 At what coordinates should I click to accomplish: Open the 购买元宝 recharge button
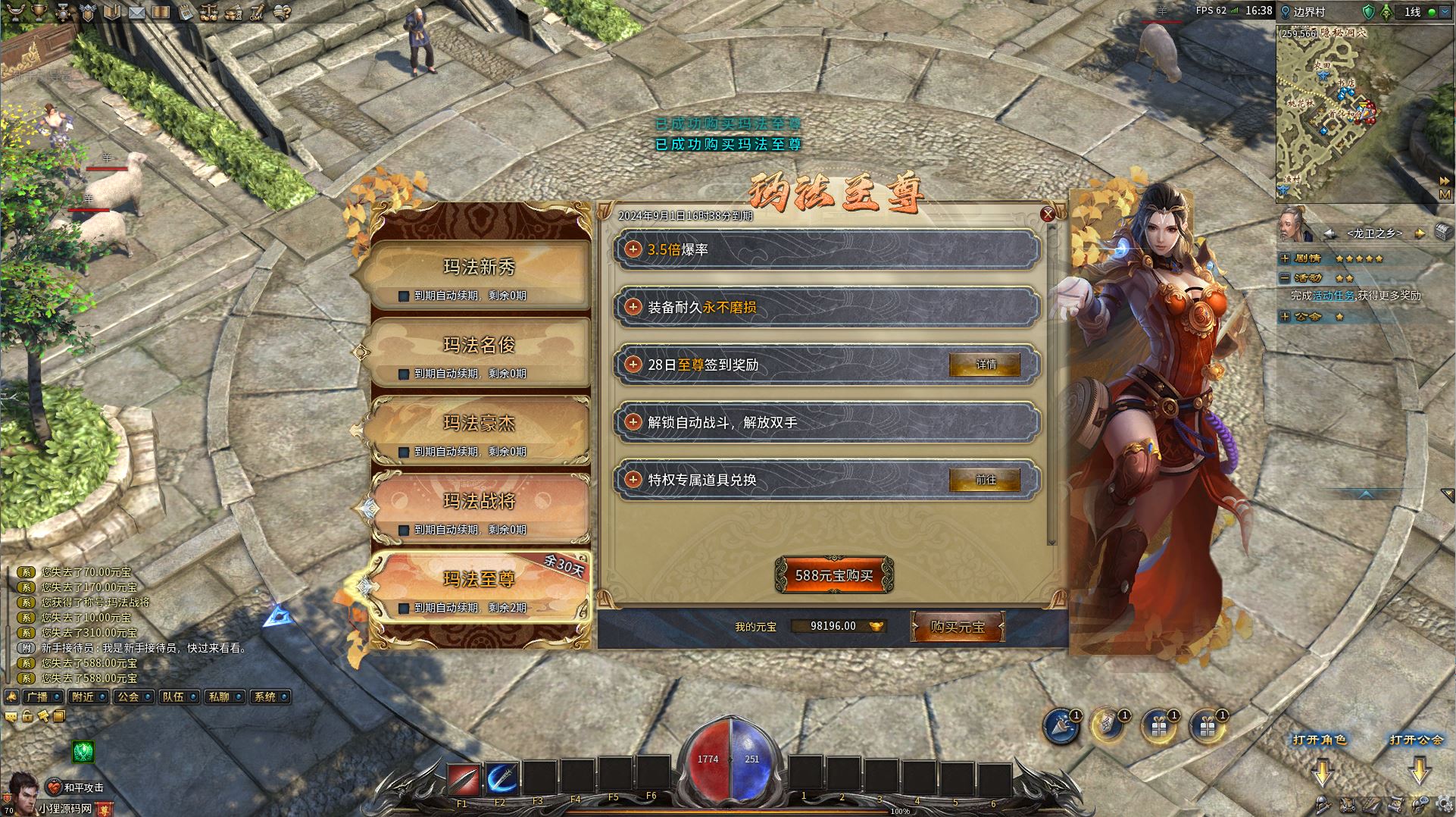pyautogui.click(x=958, y=627)
